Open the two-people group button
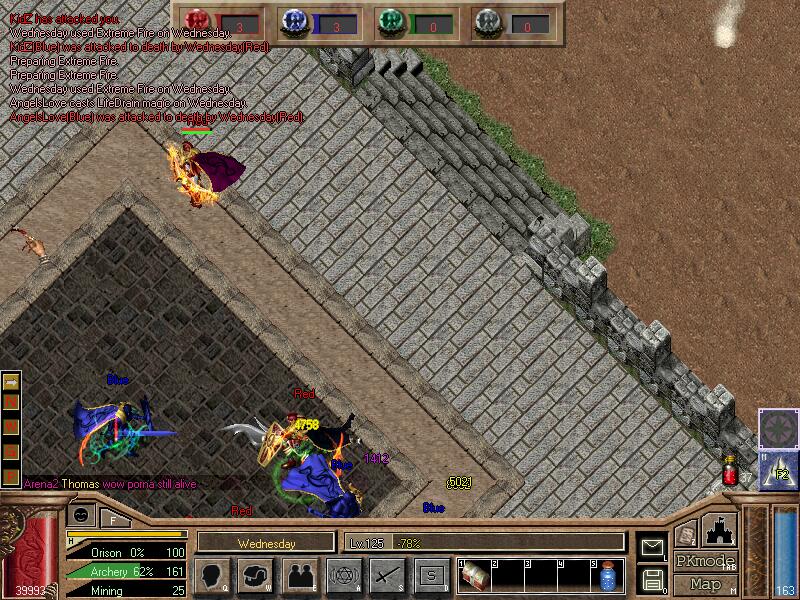Image resolution: width=800 pixels, height=600 pixels. point(300,575)
